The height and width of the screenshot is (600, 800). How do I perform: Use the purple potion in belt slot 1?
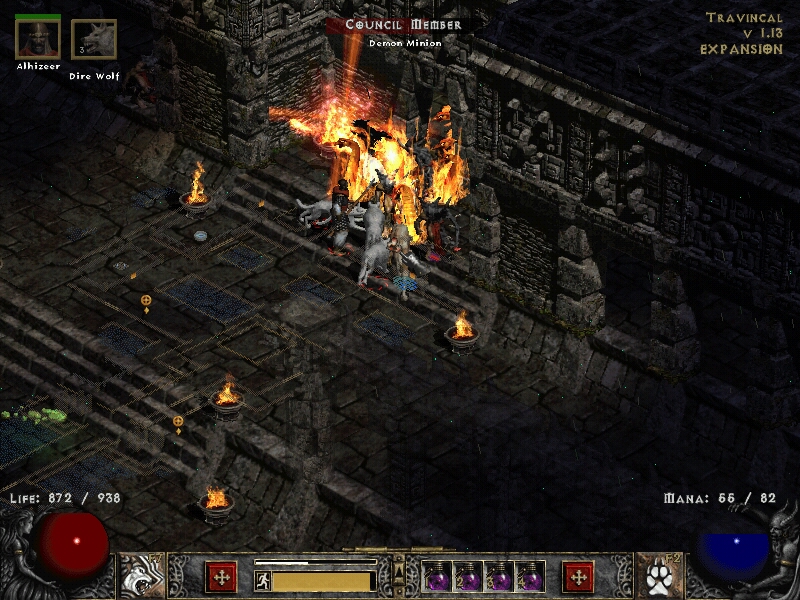point(440,578)
